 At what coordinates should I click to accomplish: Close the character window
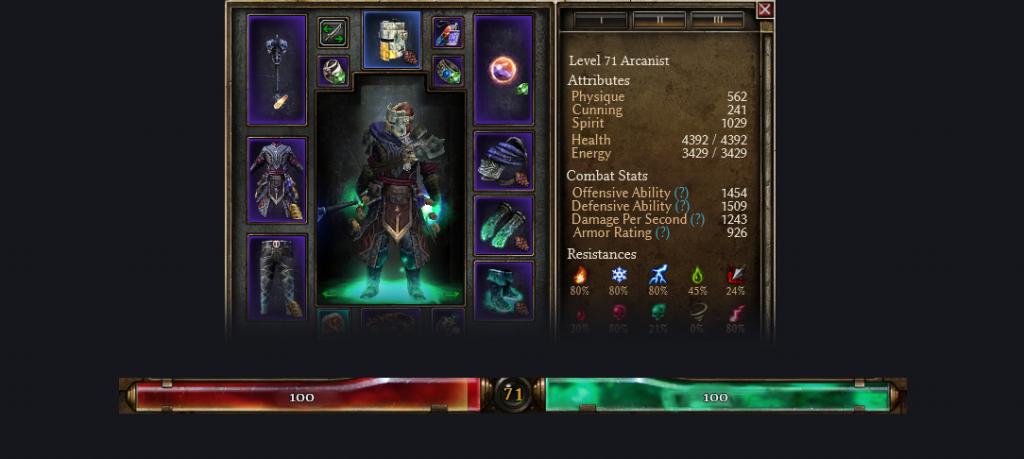[x=765, y=10]
